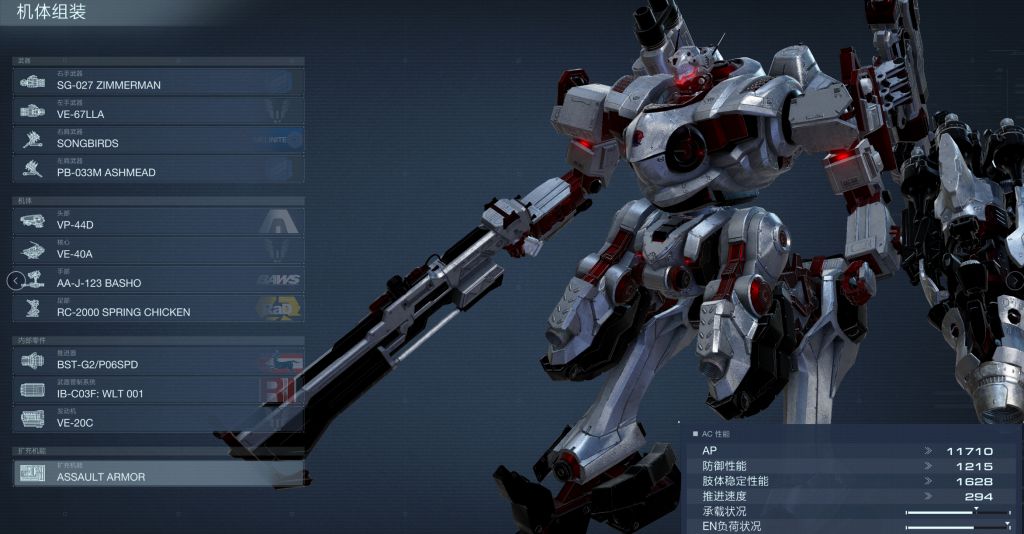Change the VP-44D head part
This screenshot has height=534, width=1024.
pyautogui.click(x=158, y=221)
